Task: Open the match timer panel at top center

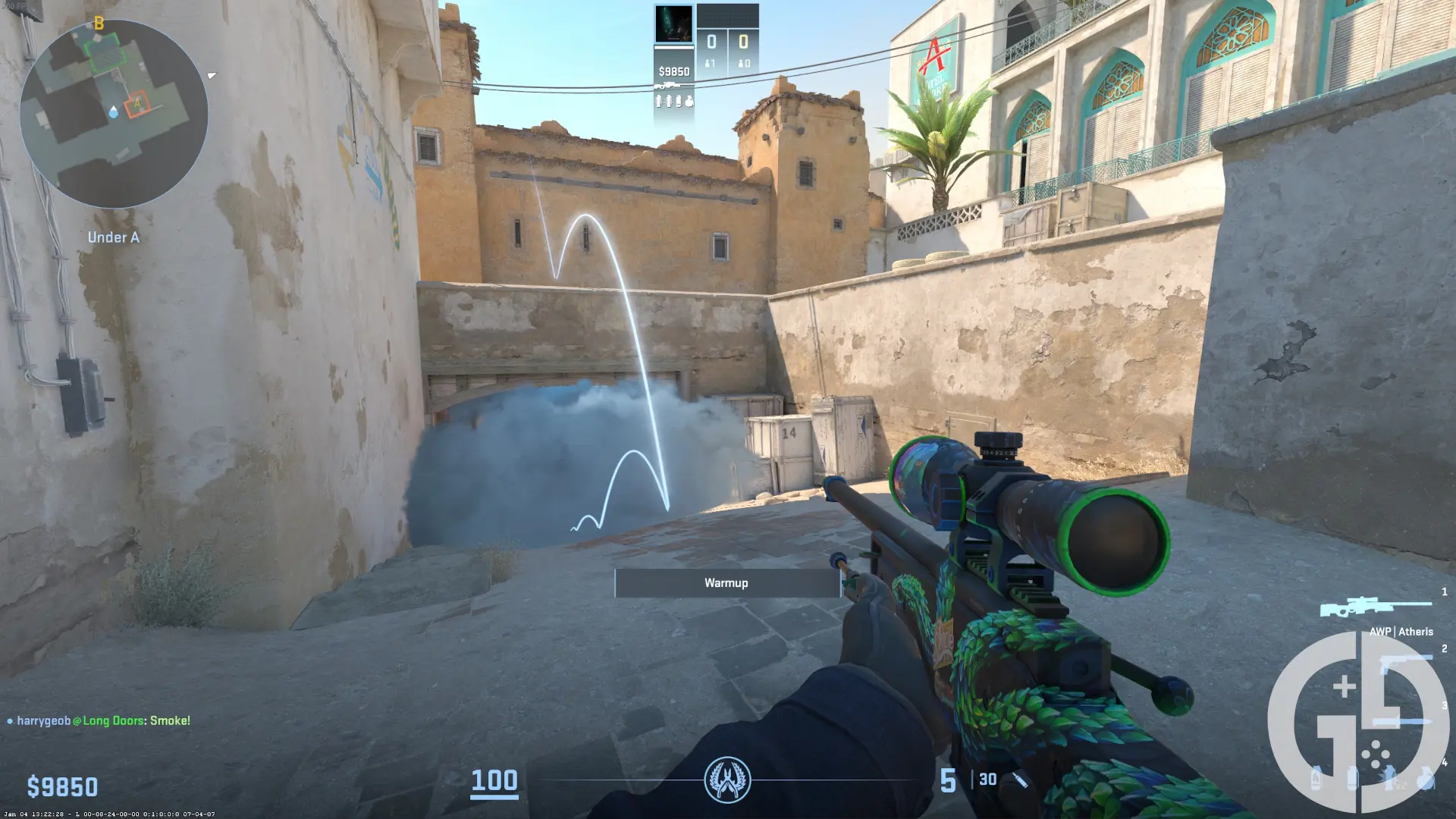Action: tap(728, 15)
